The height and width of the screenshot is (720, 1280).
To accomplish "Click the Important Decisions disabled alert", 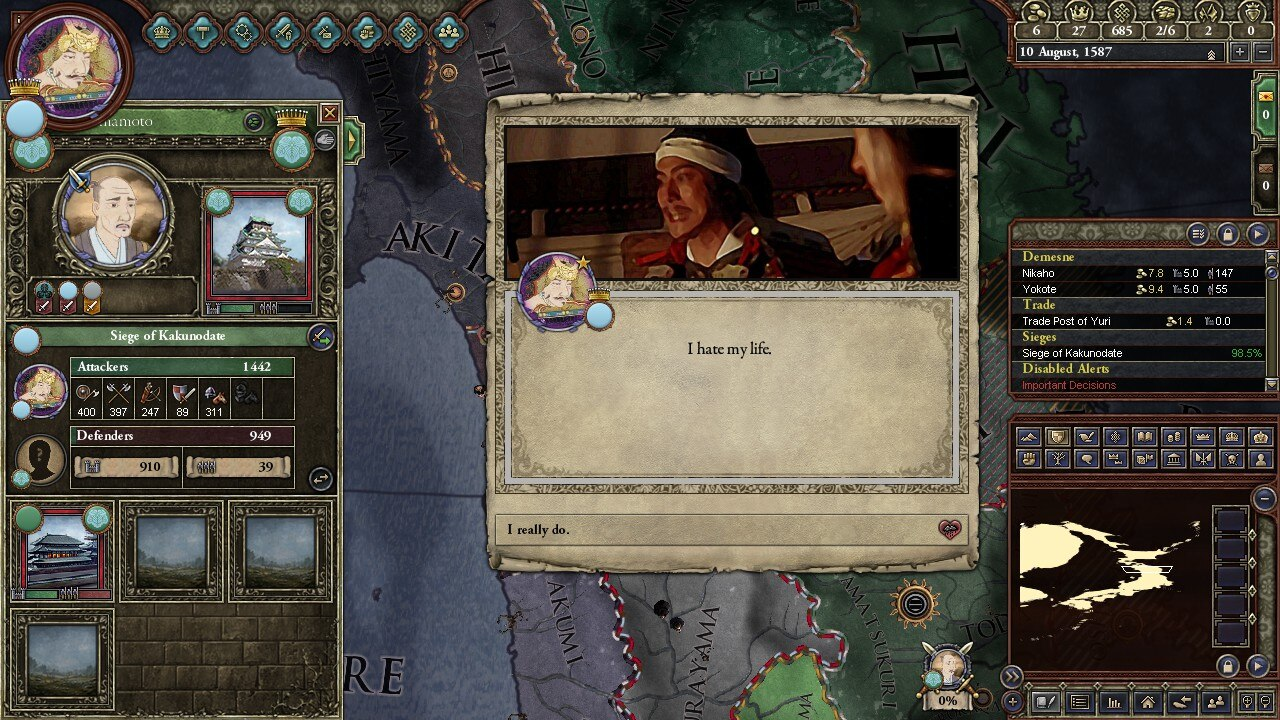I will [1069, 385].
